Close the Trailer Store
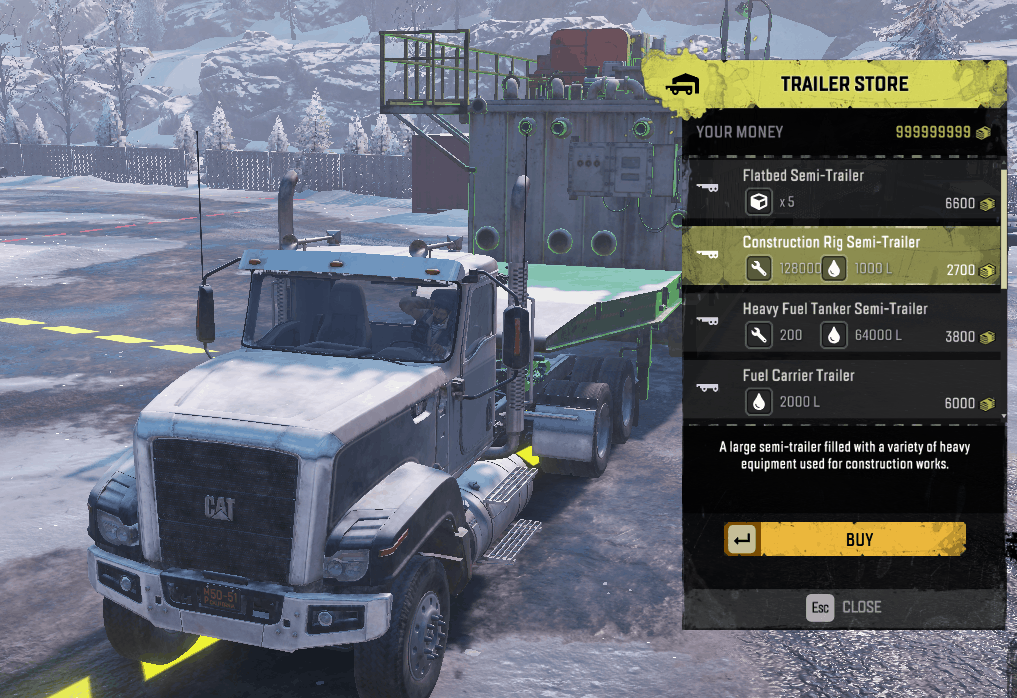This screenshot has width=1017, height=698. click(x=845, y=607)
